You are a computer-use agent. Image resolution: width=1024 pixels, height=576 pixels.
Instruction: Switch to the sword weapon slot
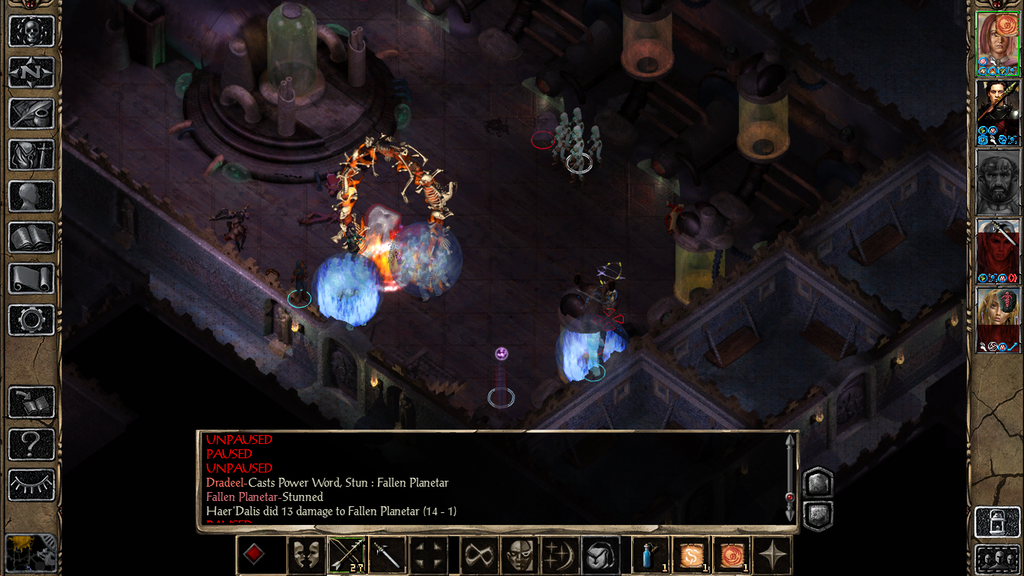(387, 555)
